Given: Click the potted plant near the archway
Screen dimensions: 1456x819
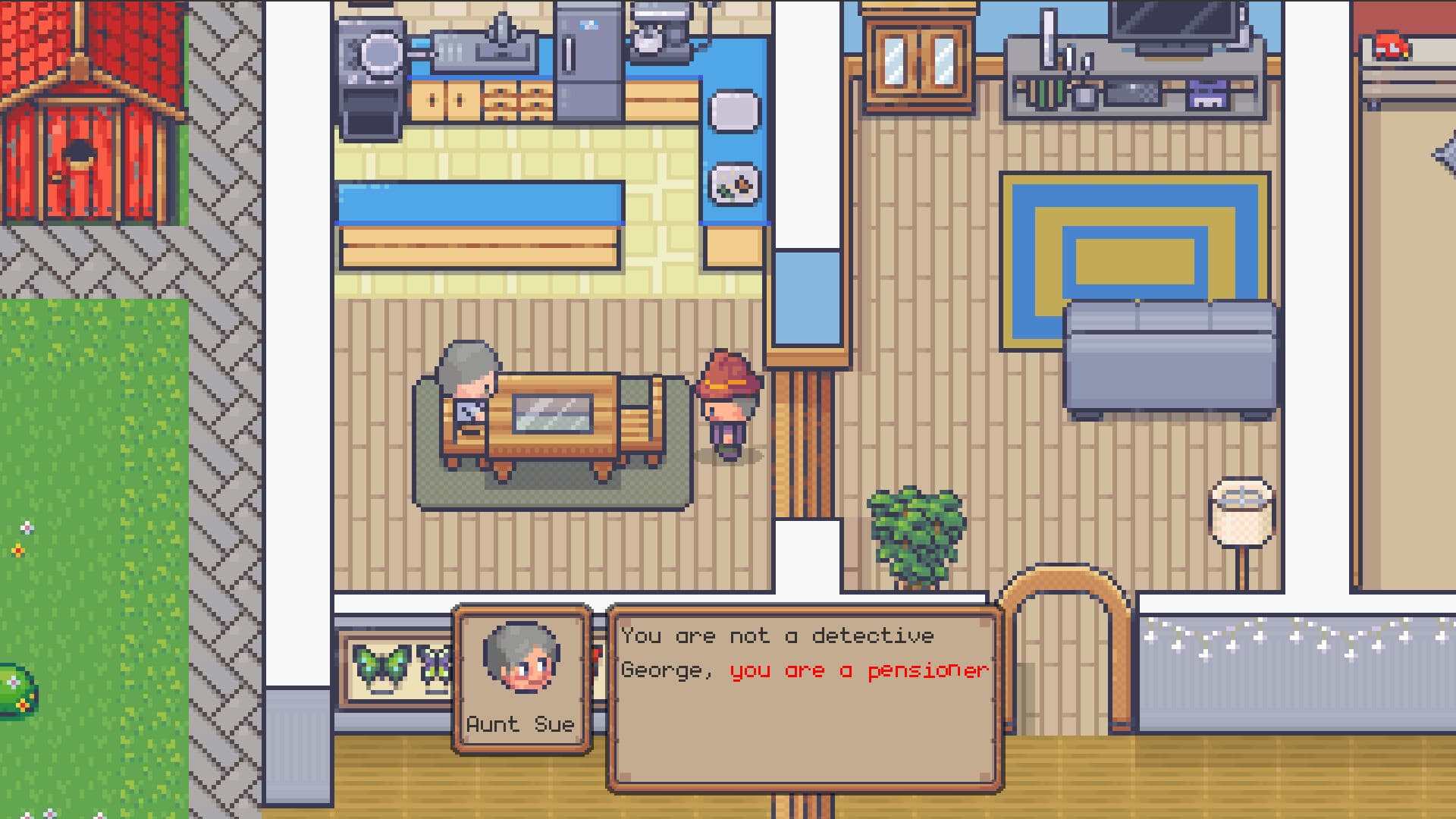Looking at the screenshot, I should 914,527.
